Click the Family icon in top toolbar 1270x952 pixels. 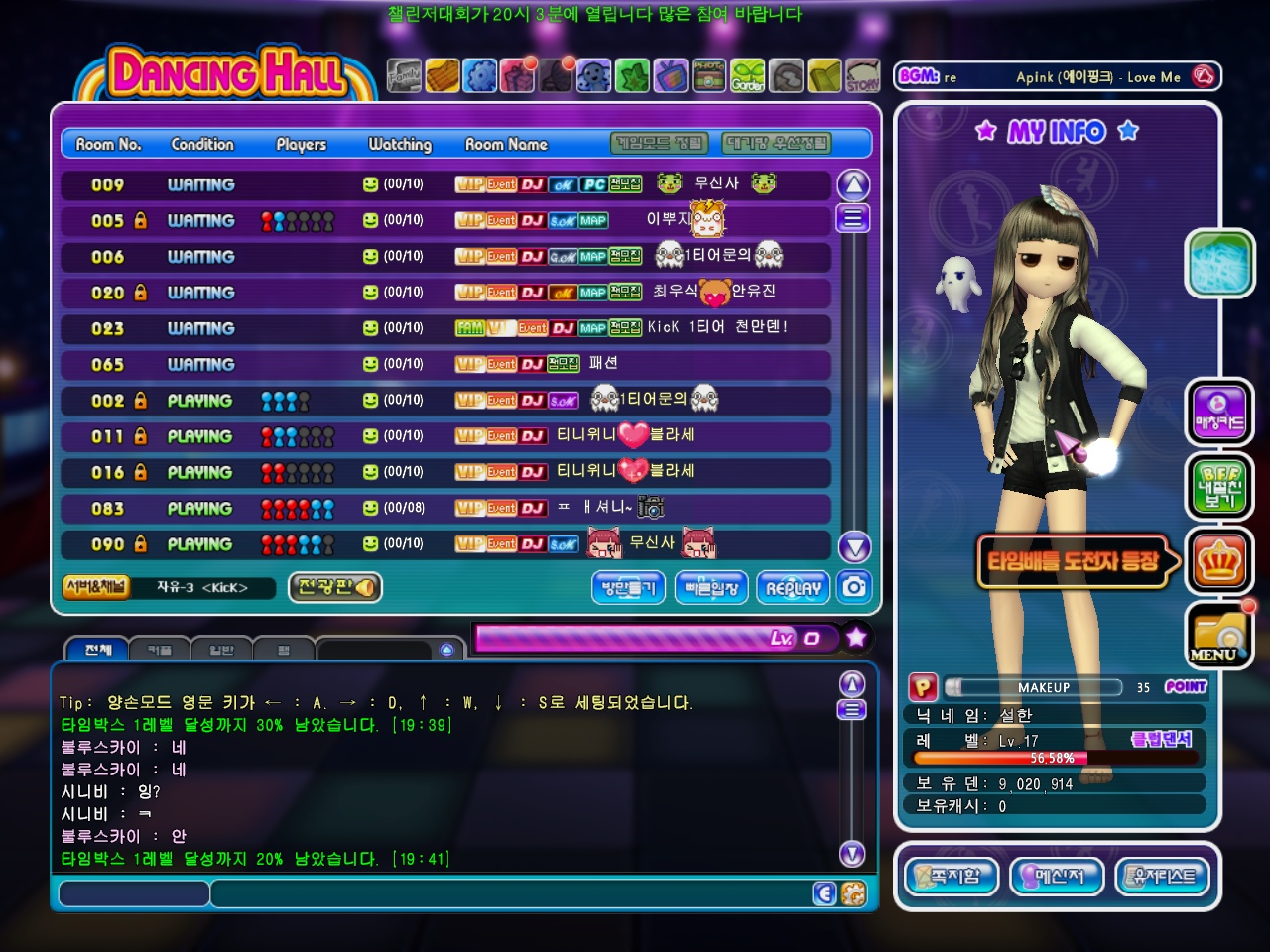404,76
